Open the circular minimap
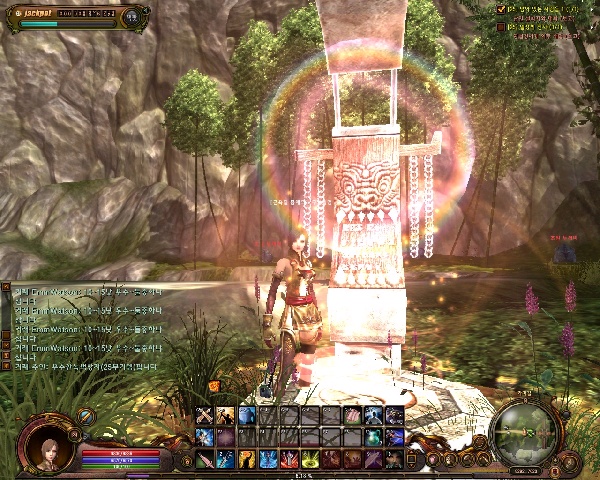This screenshot has height=480, width=600. [525, 432]
